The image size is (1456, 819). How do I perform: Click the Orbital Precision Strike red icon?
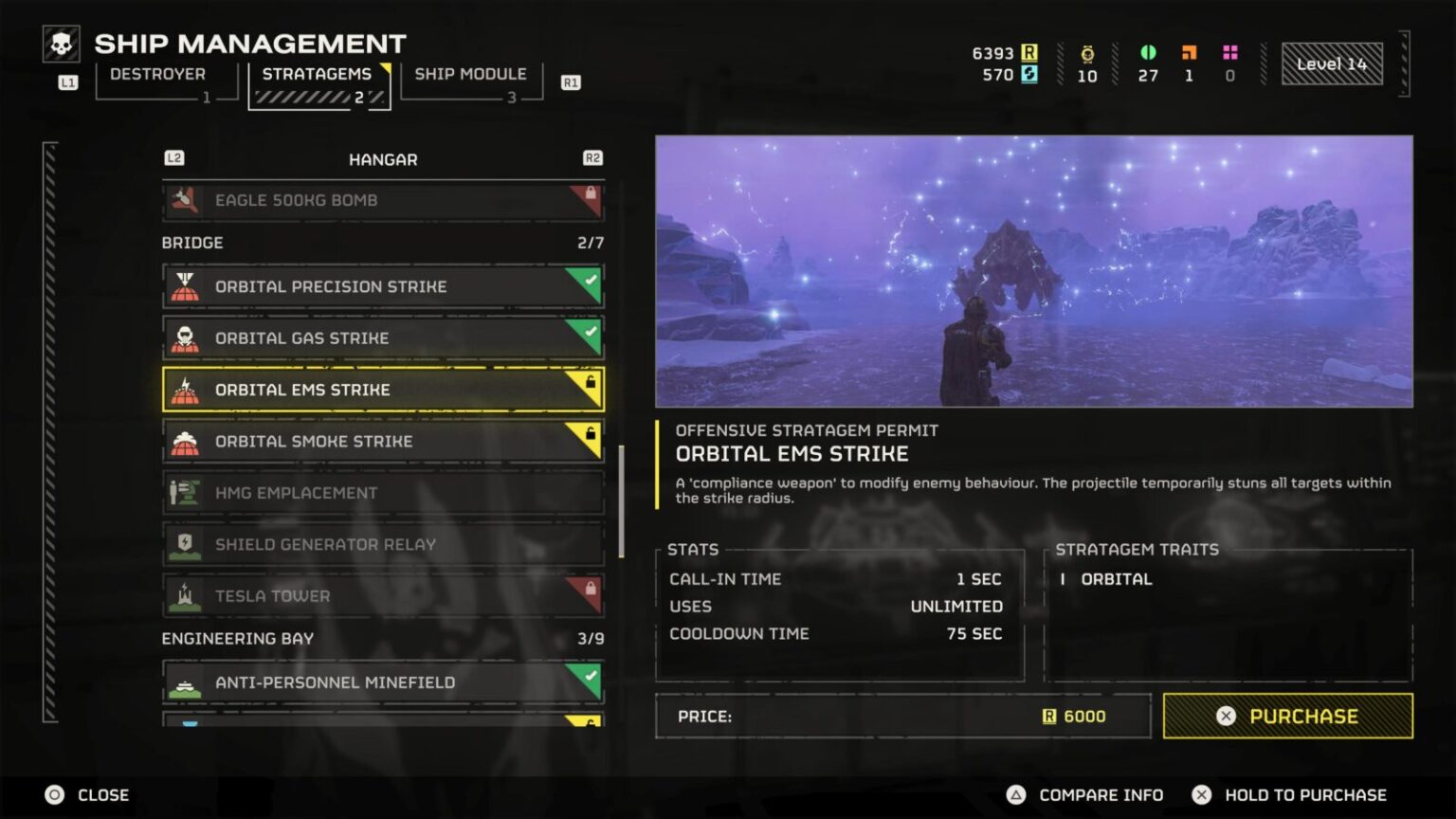[x=186, y=286]
